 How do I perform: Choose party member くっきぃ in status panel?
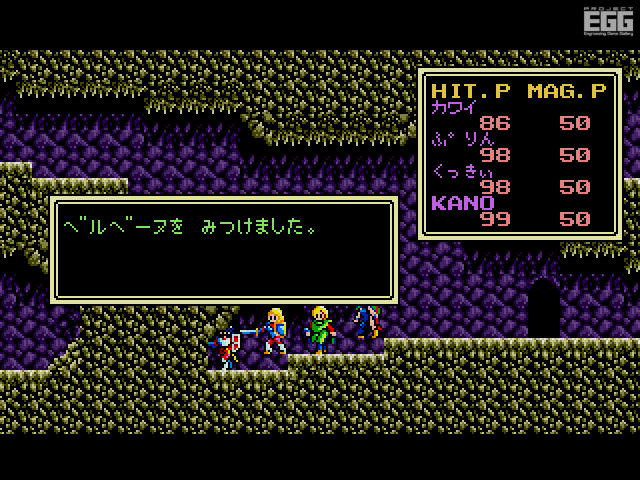tap(464, 171)
